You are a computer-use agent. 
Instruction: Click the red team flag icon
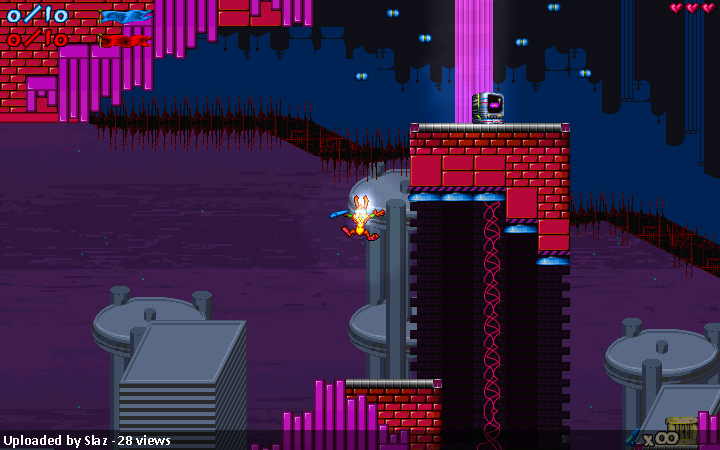click(126, 41)
